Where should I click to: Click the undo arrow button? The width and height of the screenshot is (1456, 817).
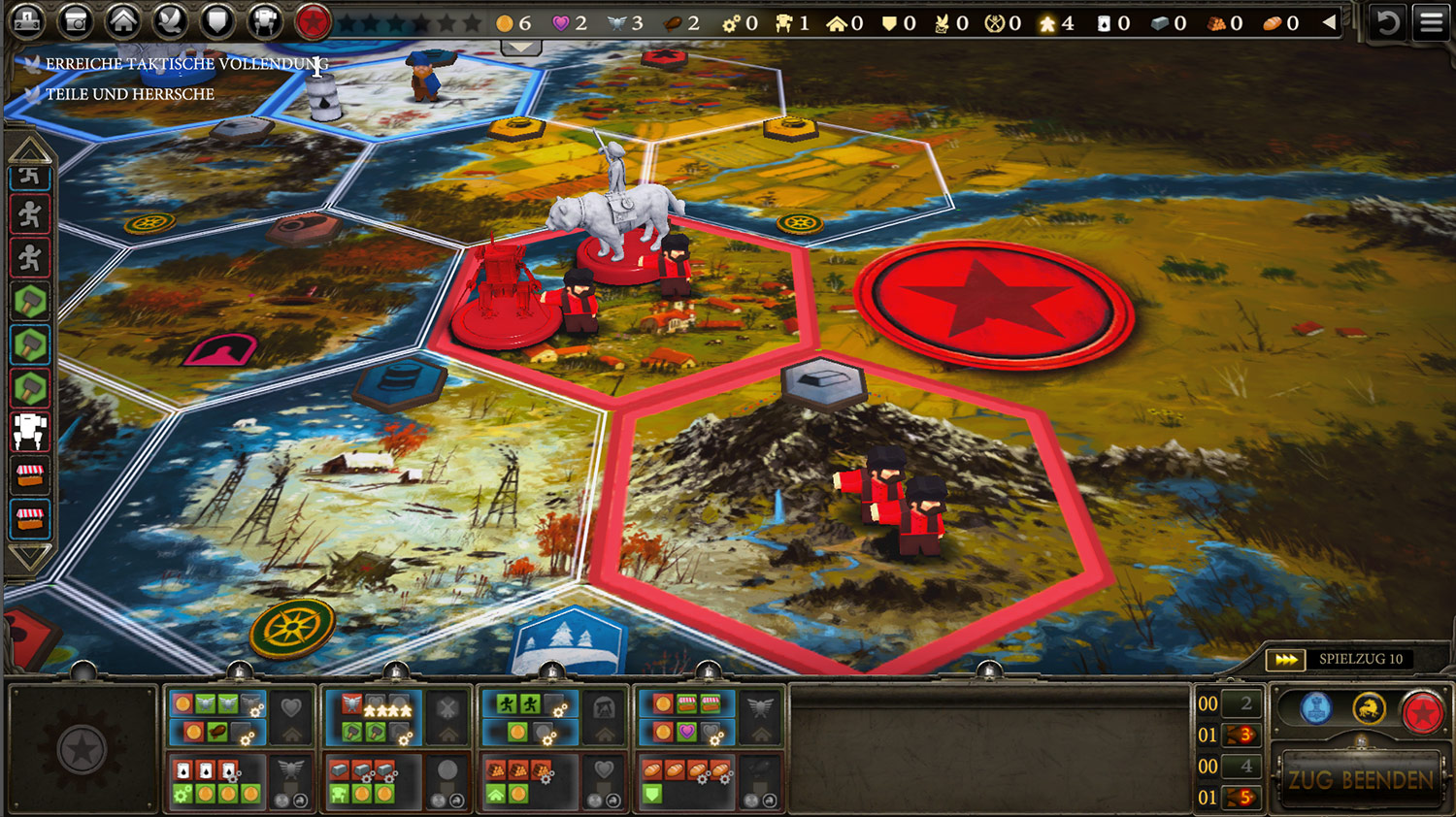(x=1387, y=21)
